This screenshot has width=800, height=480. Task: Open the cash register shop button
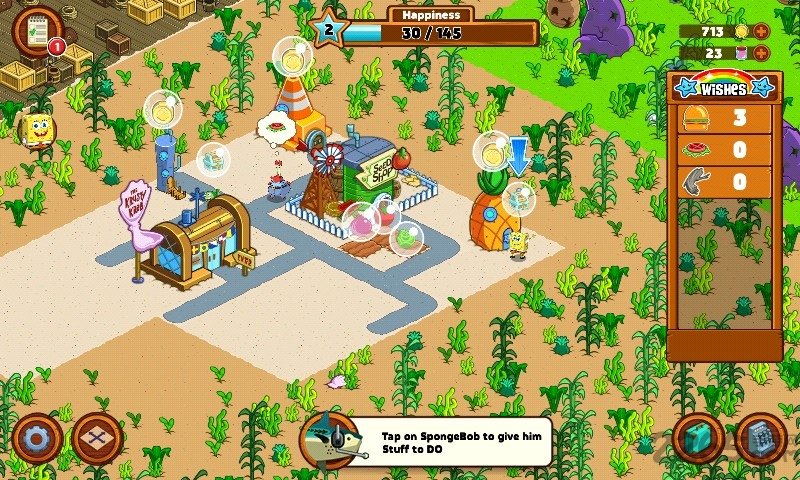[x=760, y=438]
